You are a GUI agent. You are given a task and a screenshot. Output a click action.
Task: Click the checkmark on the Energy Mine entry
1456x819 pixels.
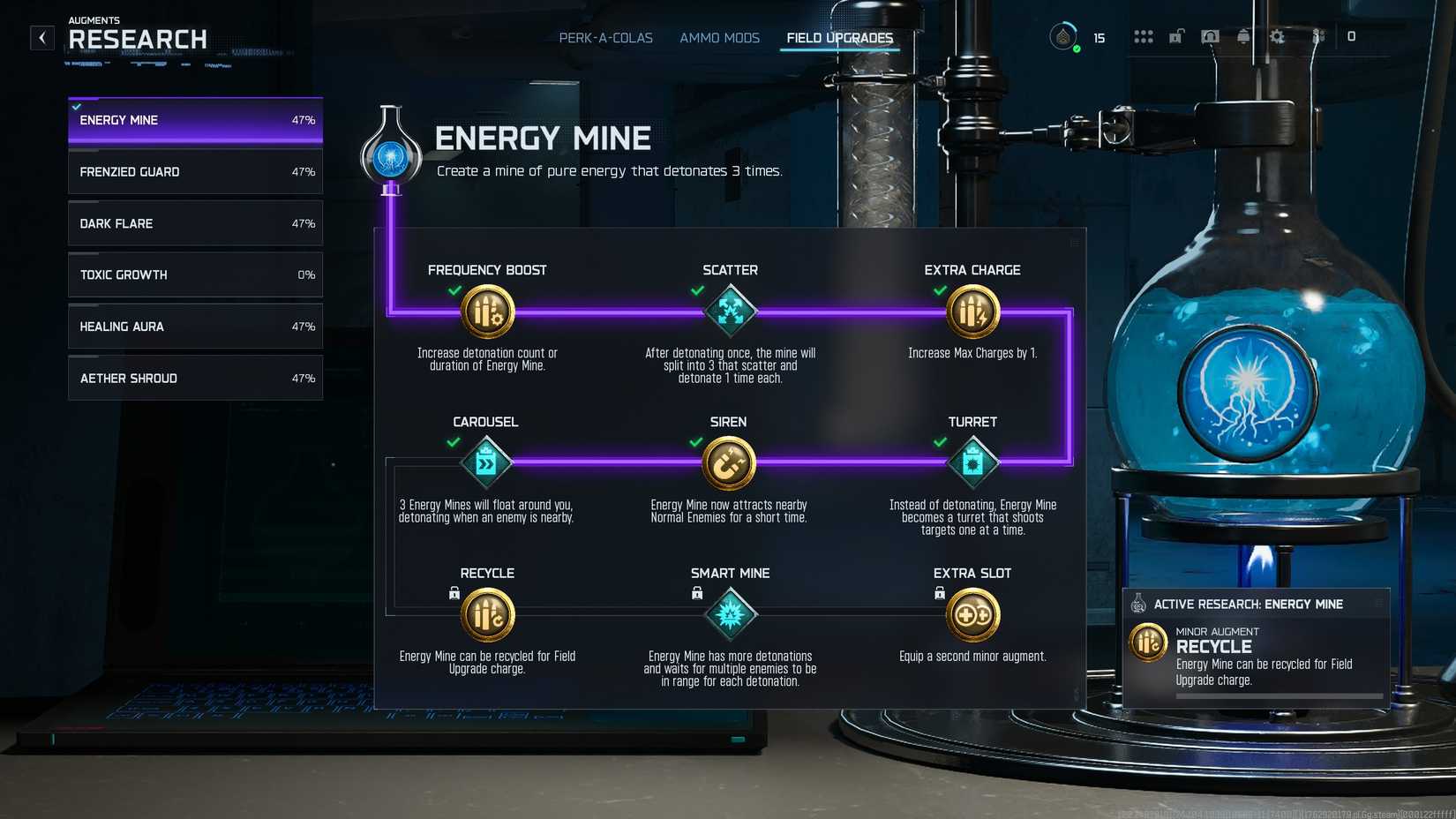pyautogui.click(x=76, y=103)
